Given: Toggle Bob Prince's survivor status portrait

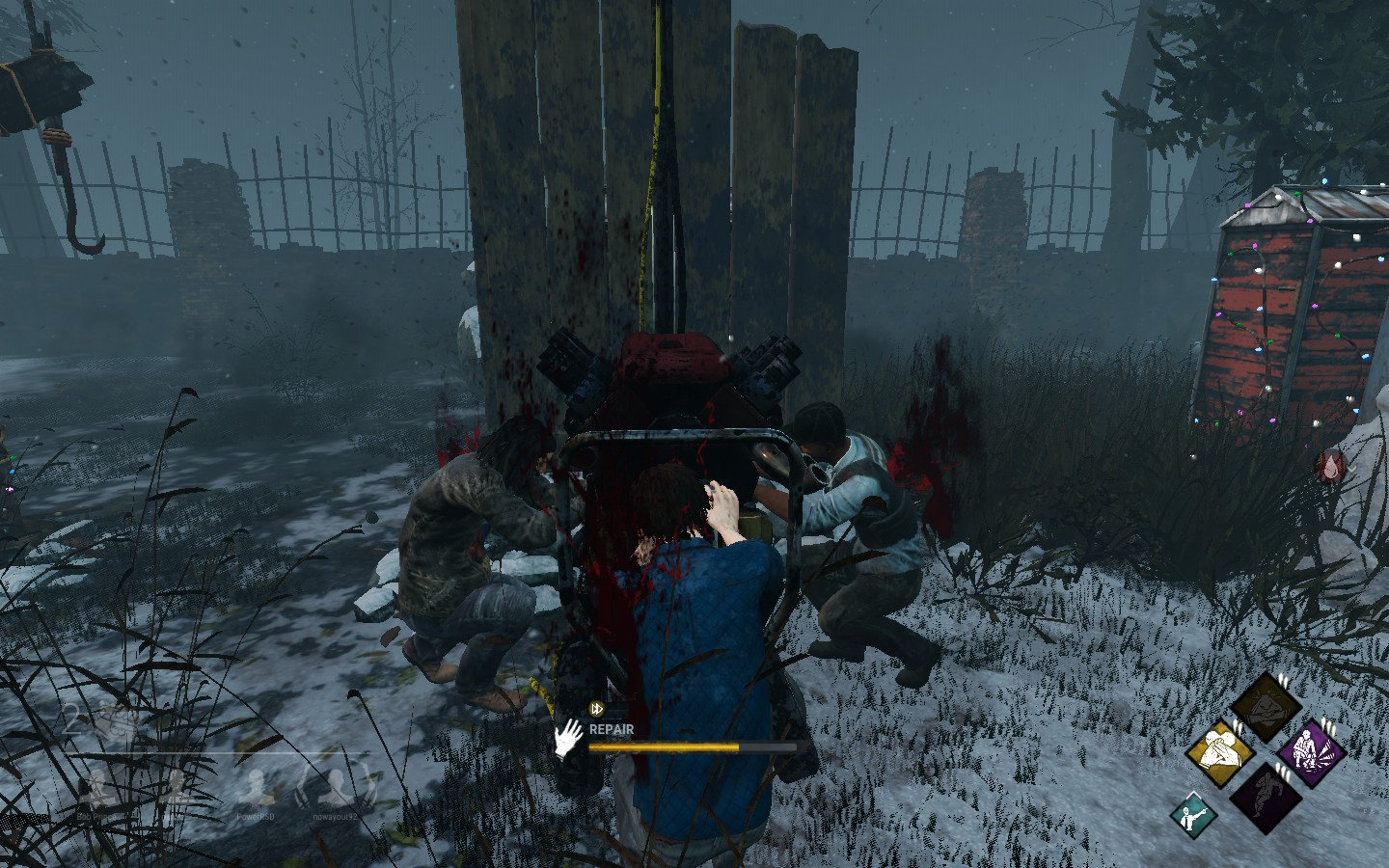Looking at the screenshot, I should click(98, 786).
